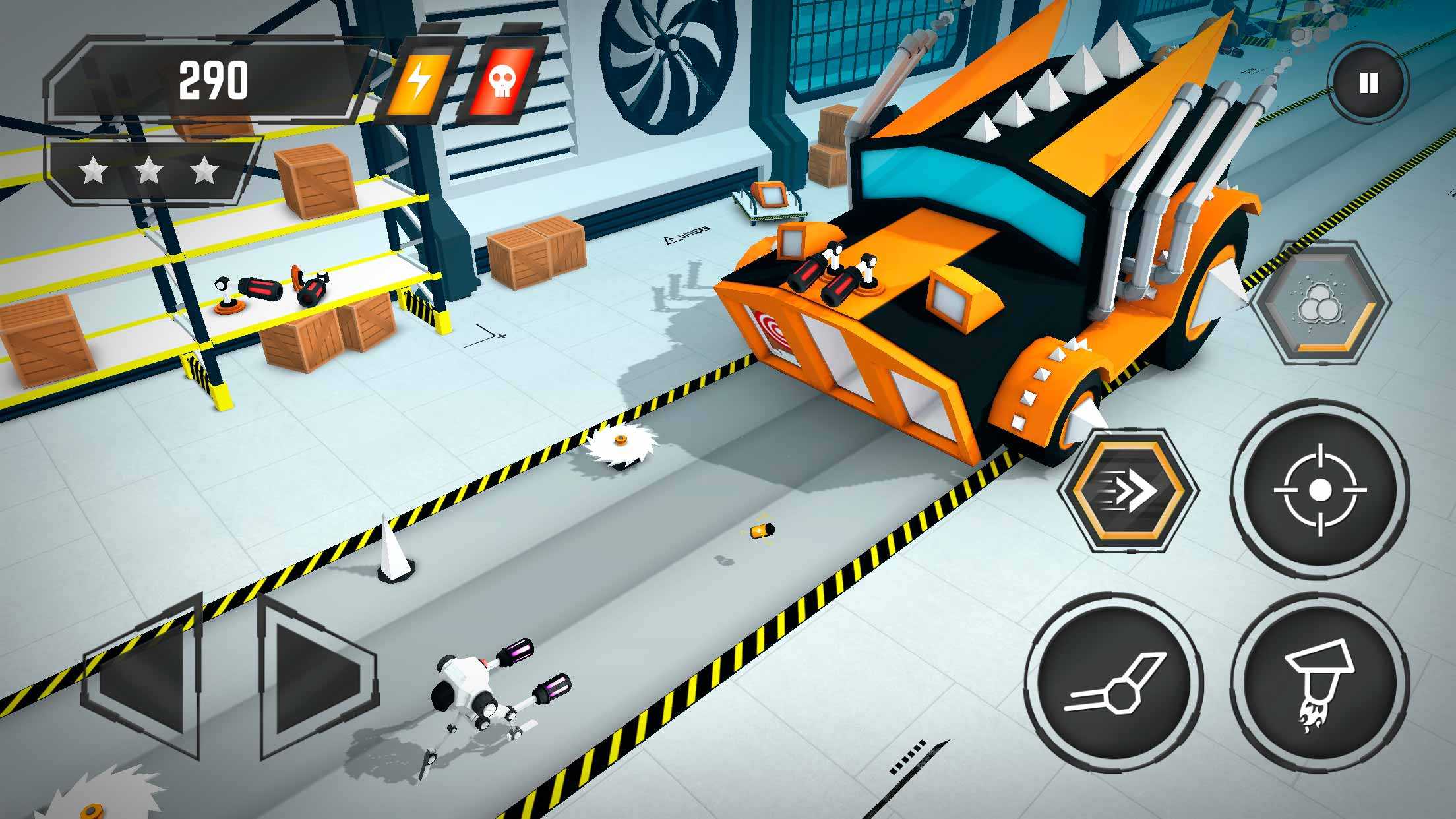Use the melee arm attack button
This screenshot has height=819, width=1456.
point(1114,686)
